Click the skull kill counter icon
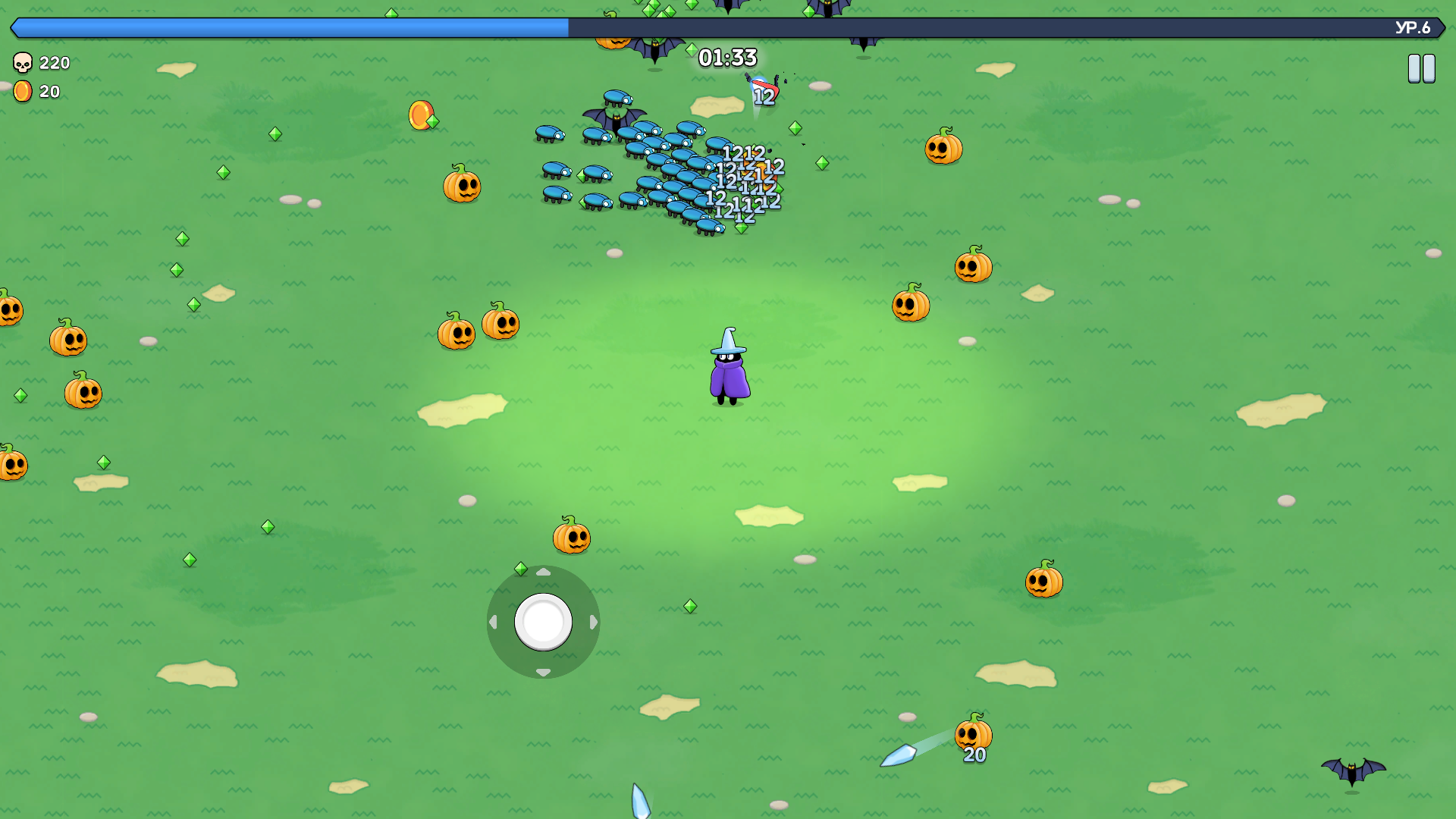This screenshot has width=1456, height=819. pos(22,63)
